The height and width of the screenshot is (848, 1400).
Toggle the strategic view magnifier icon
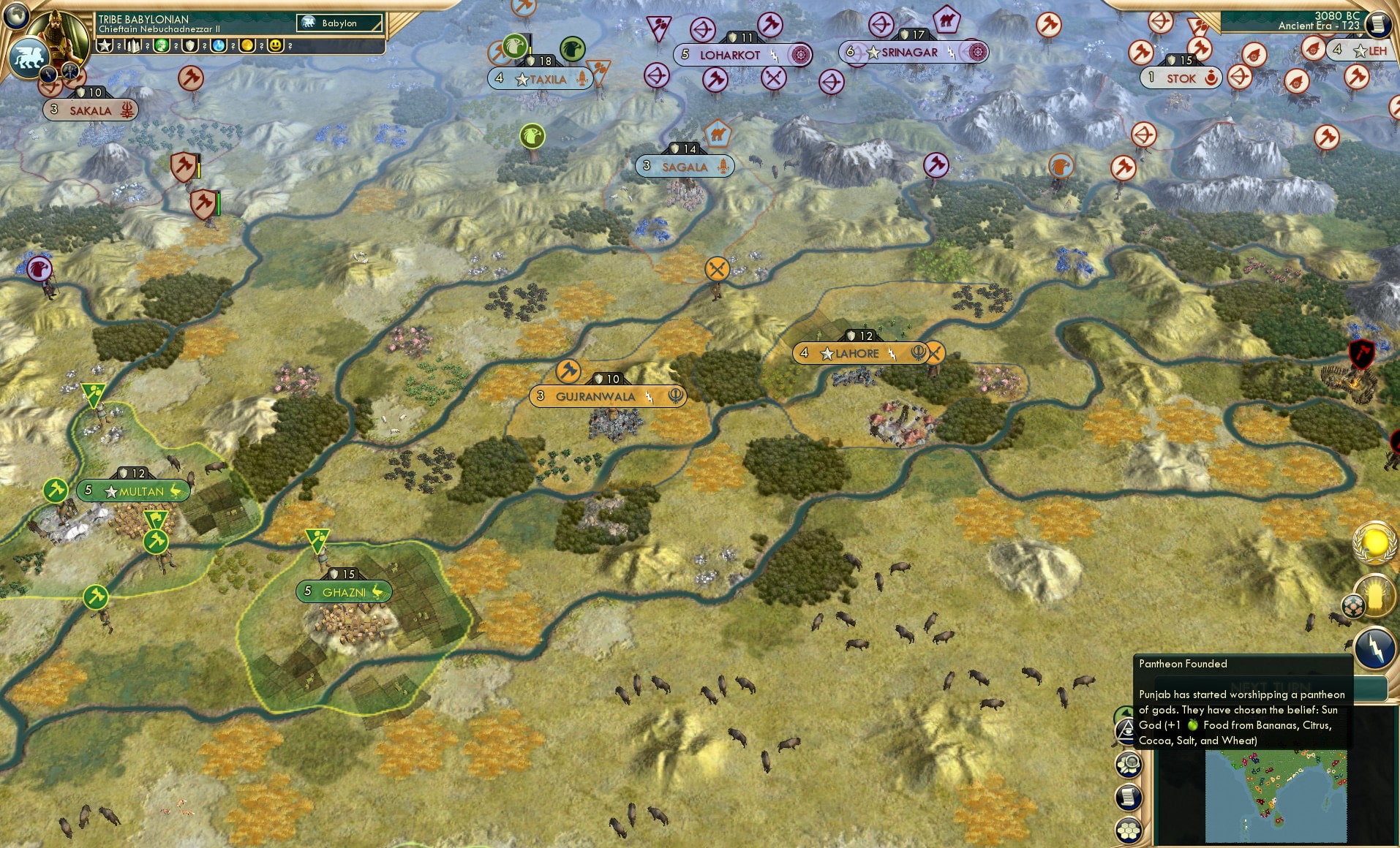(x=1129, y=765)
